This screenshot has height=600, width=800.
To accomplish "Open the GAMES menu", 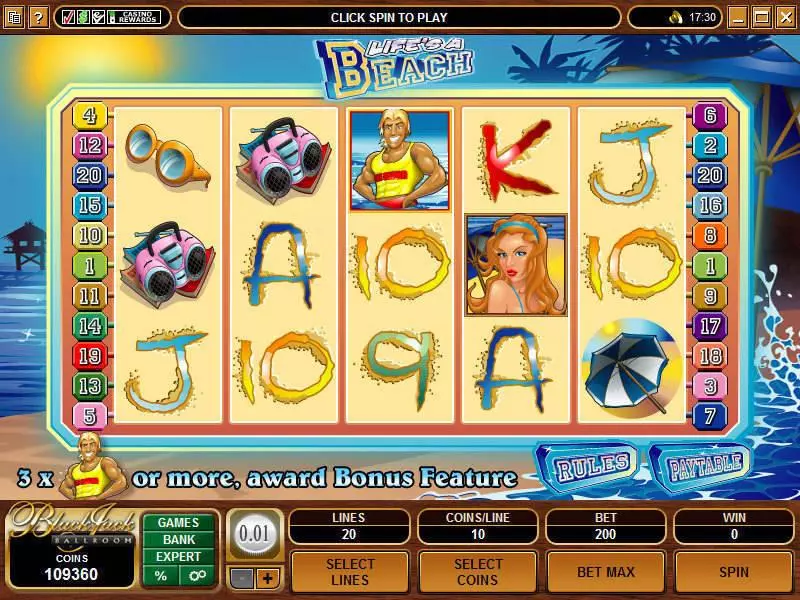I will (178, 522).
